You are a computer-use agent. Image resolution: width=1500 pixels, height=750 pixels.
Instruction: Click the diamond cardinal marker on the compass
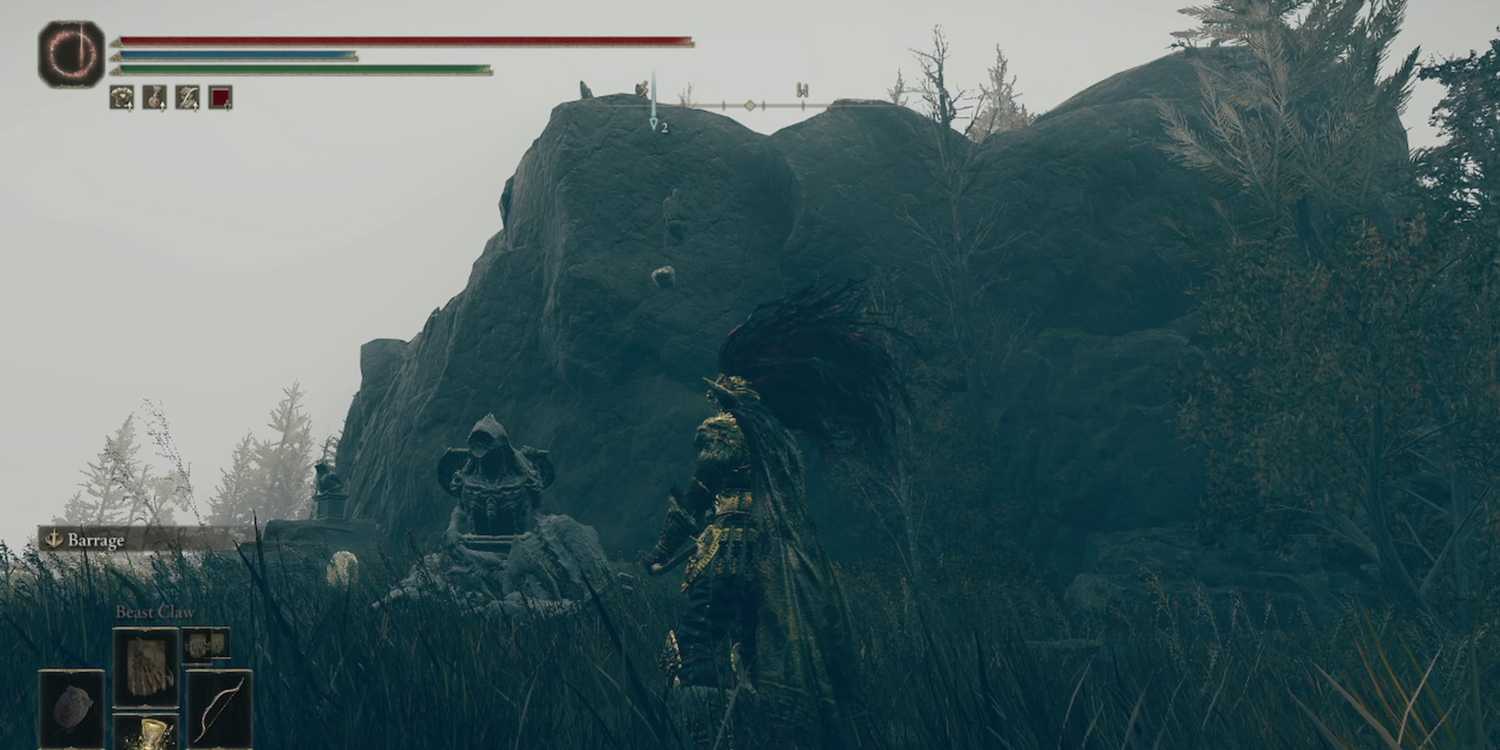[749, 105]
